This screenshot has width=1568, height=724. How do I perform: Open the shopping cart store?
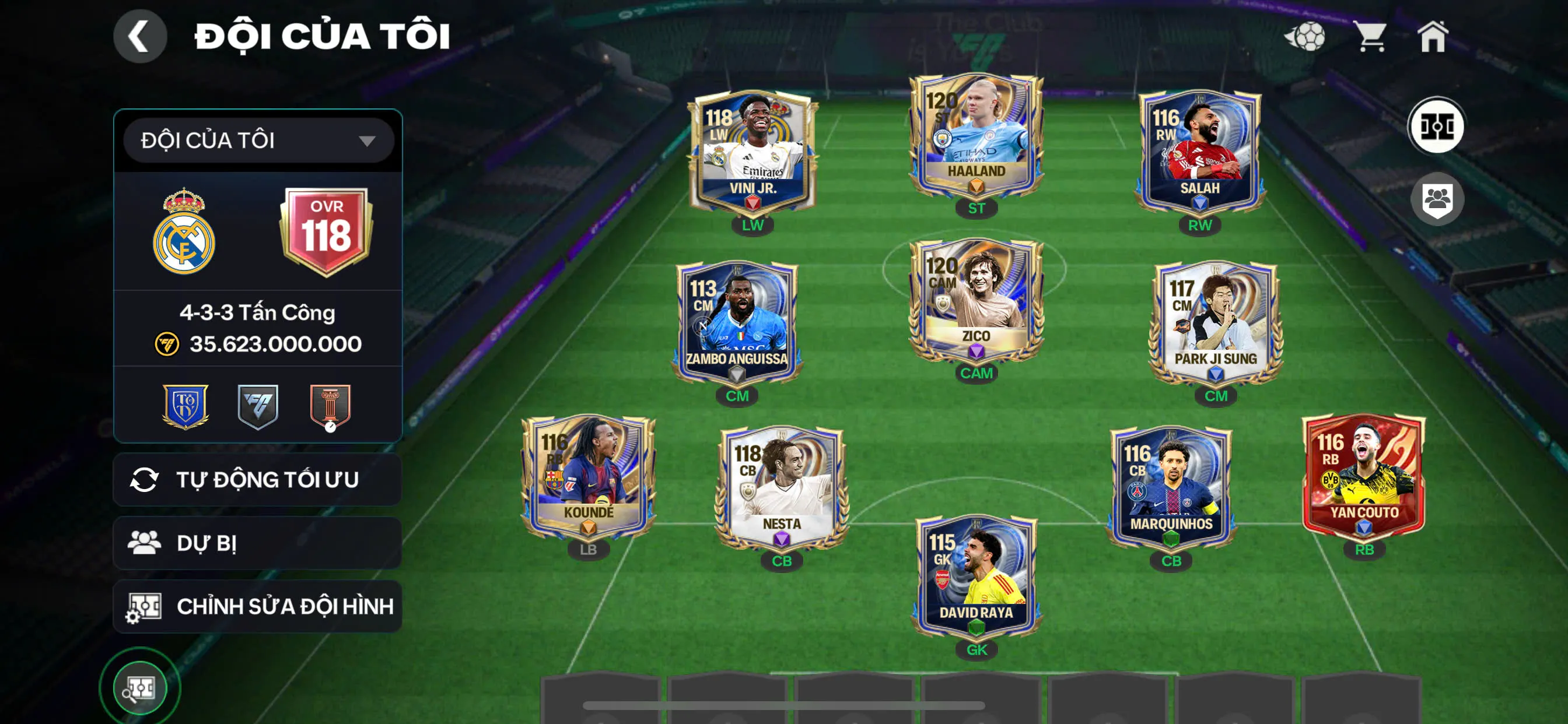point(1370,37)
